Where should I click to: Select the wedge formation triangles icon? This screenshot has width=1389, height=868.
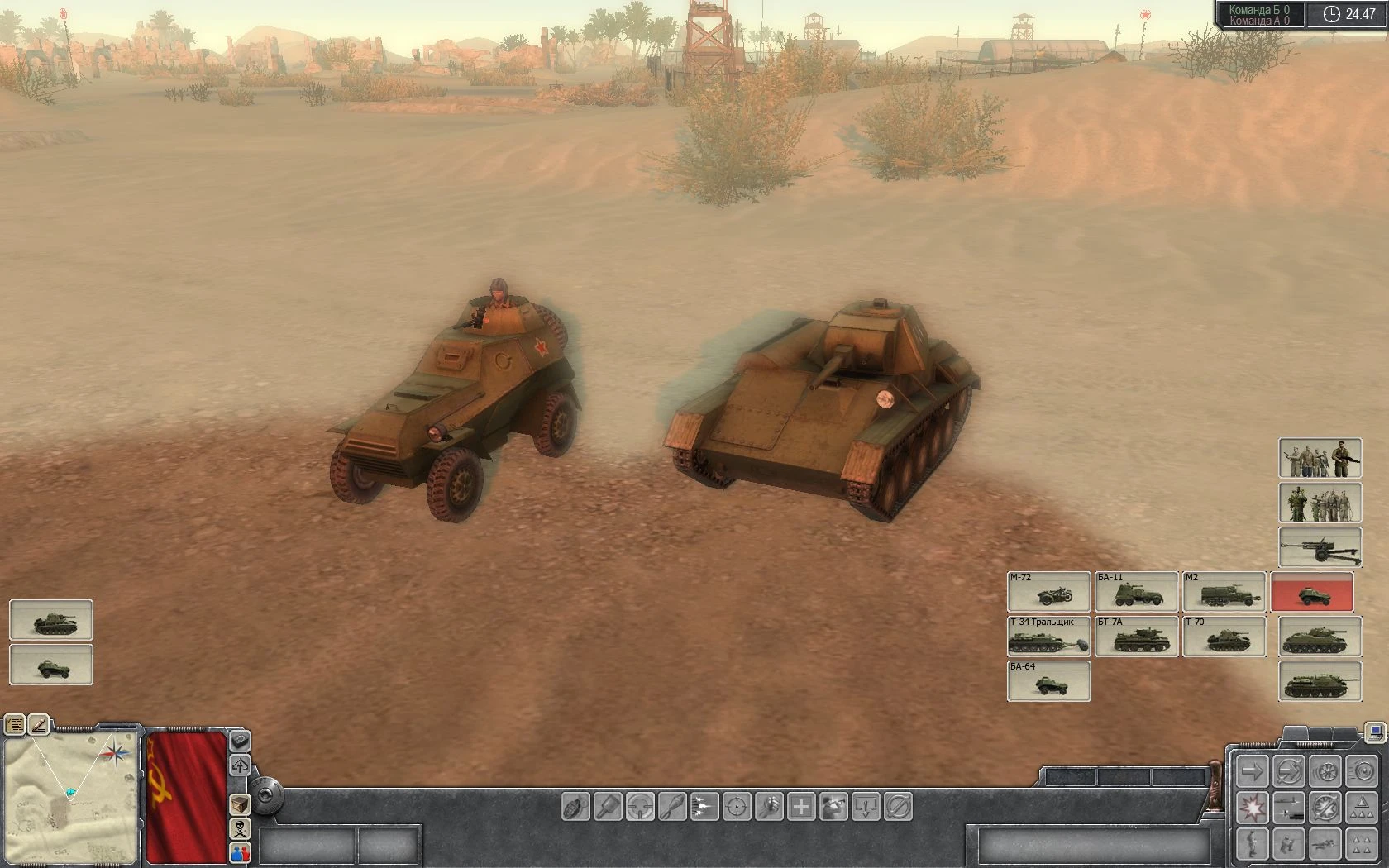pyautogui.click(x=1361, y=808)
